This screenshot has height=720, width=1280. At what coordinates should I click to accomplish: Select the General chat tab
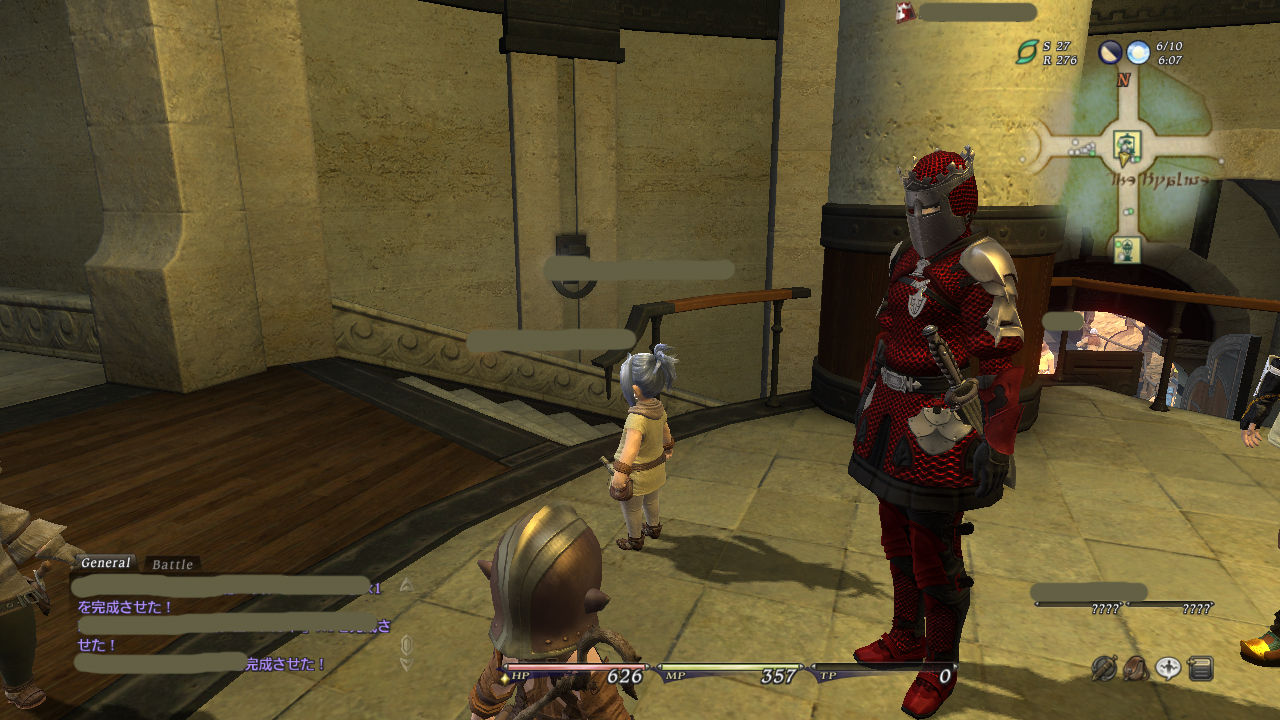pos(106,563)
